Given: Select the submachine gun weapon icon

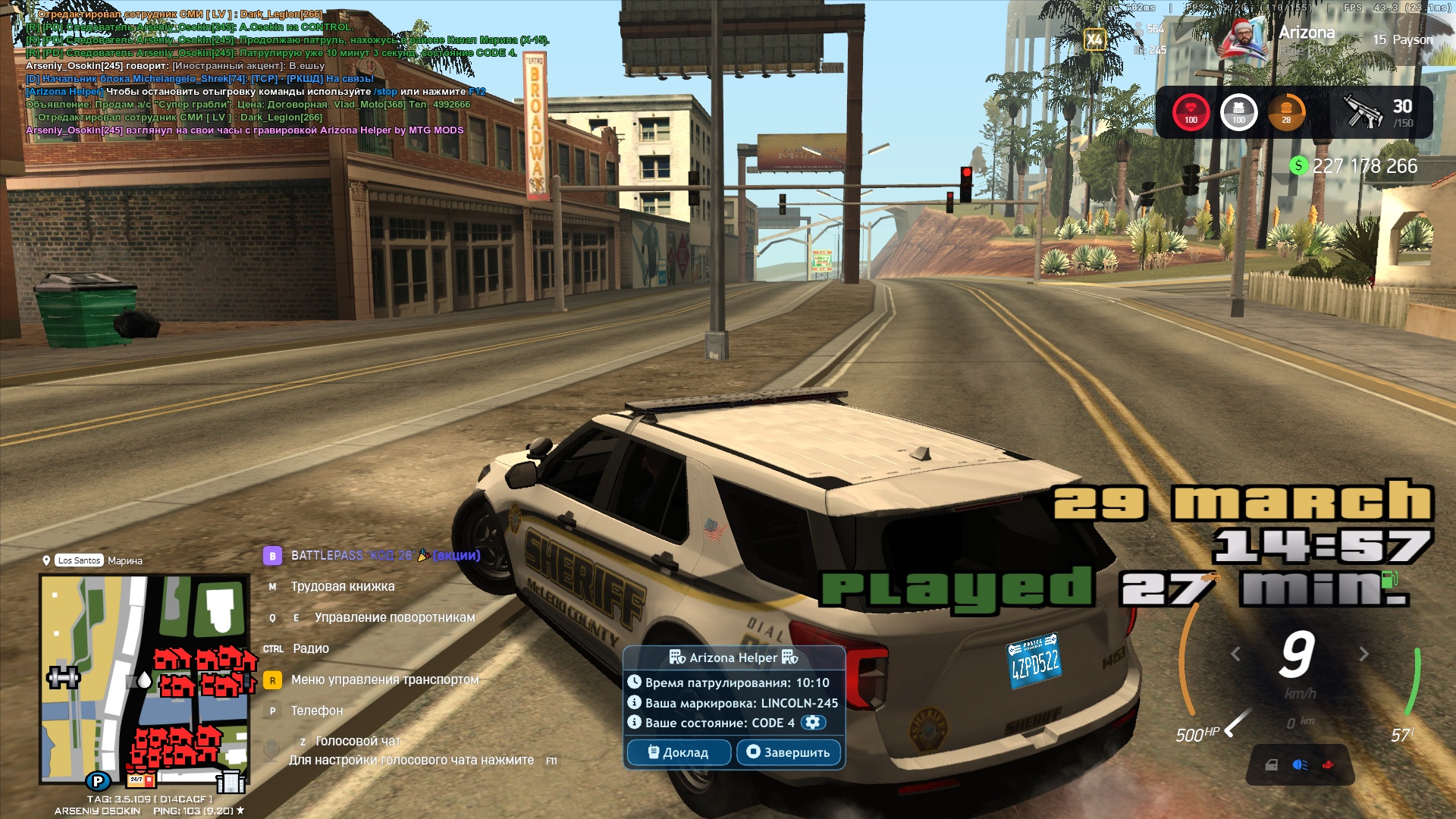Looking at the screenshot, I should point(1362,111).
